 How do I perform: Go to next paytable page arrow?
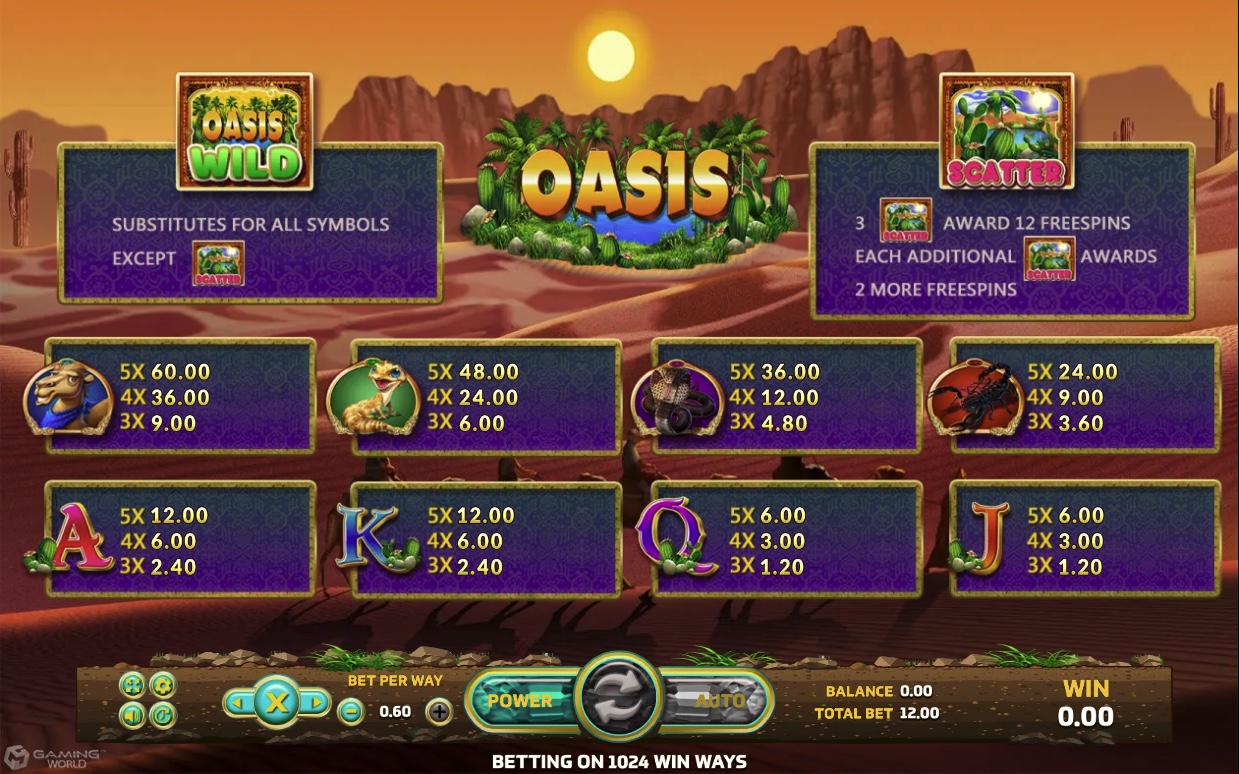point(315,703)
